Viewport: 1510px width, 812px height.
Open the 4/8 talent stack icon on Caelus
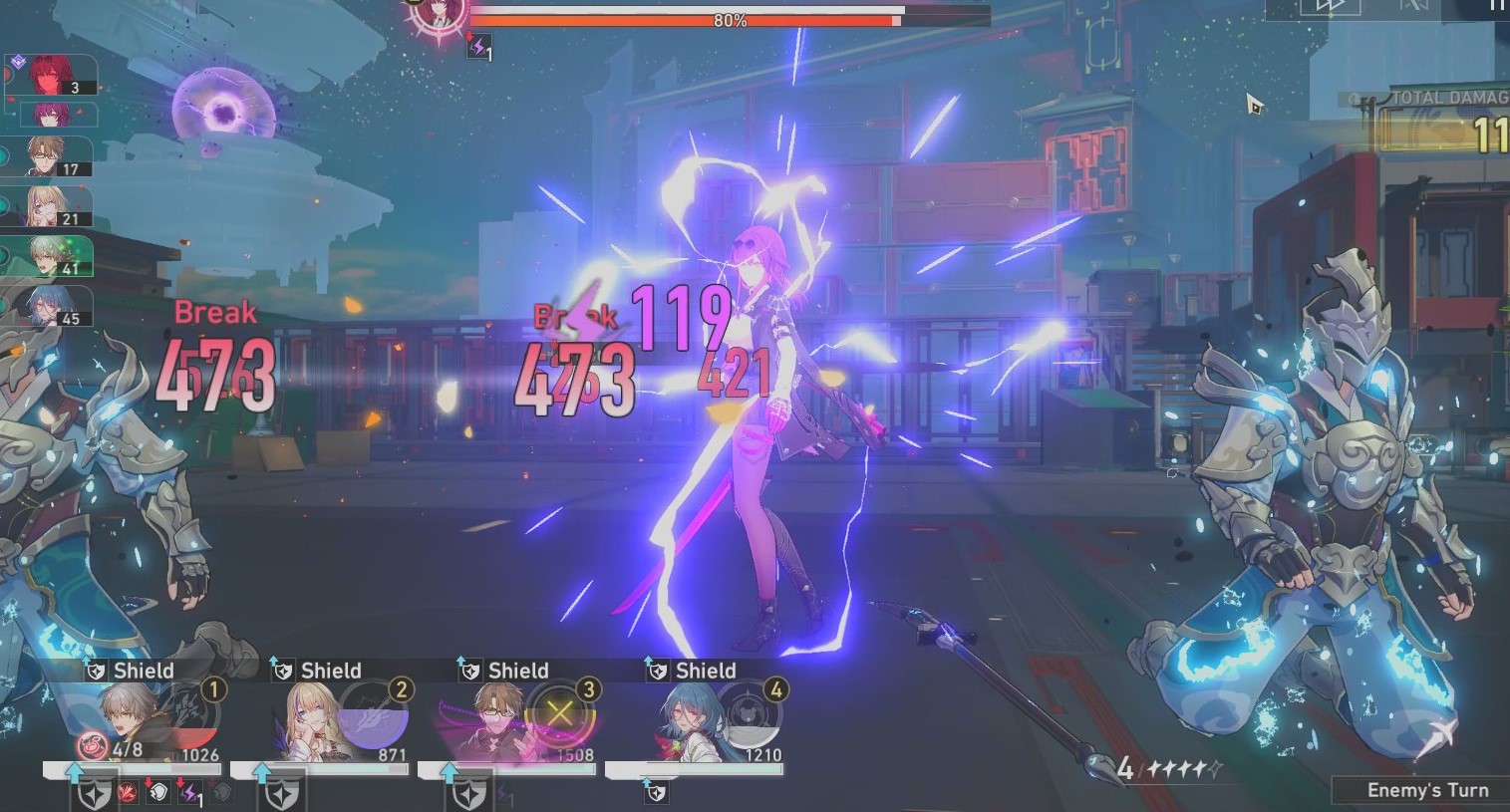tap(92, 745)
